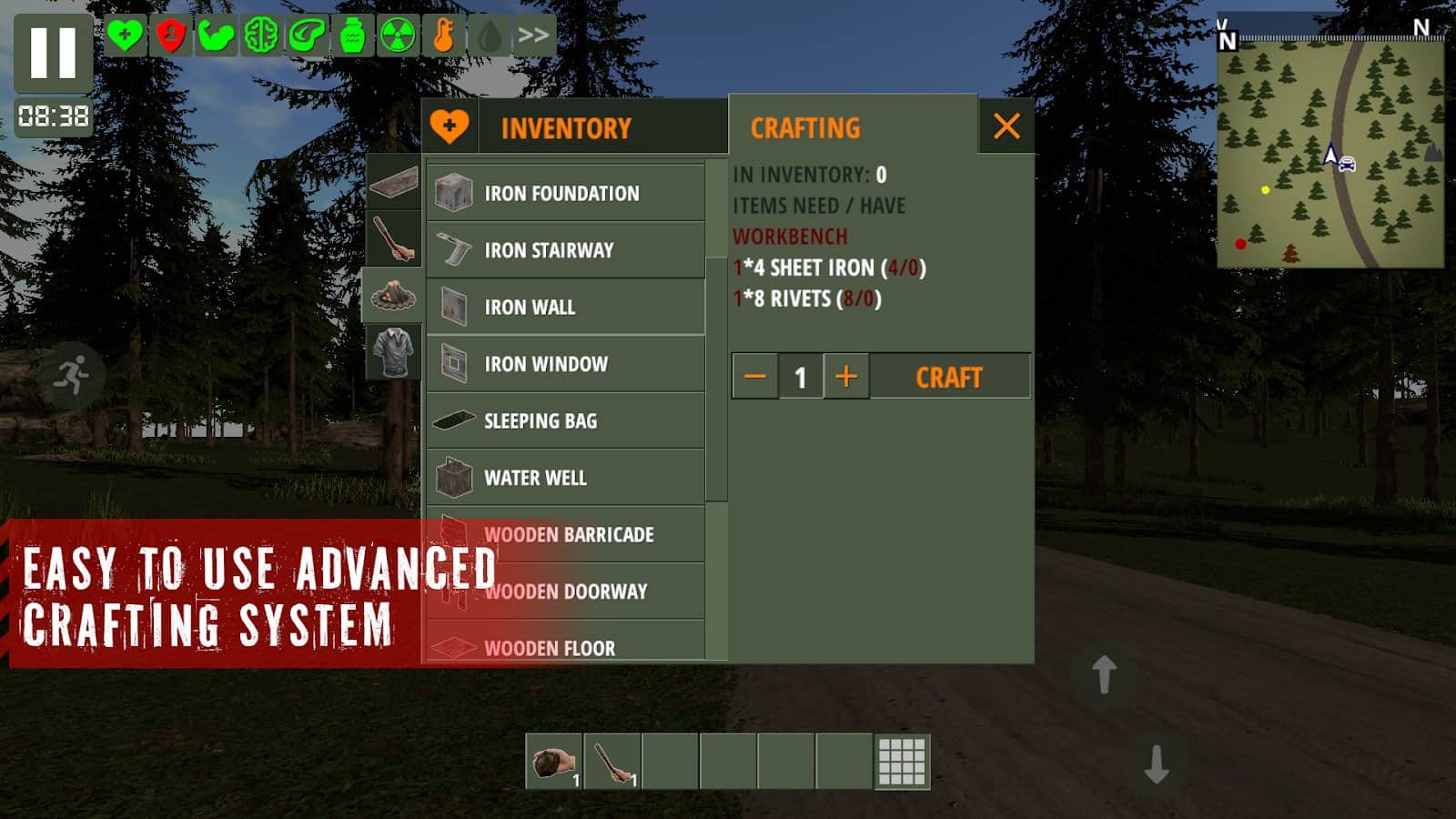This screenshot has width=1456, height=819.
Task: Expand status icons with the double-arrow button
Action: coord(533,35)
